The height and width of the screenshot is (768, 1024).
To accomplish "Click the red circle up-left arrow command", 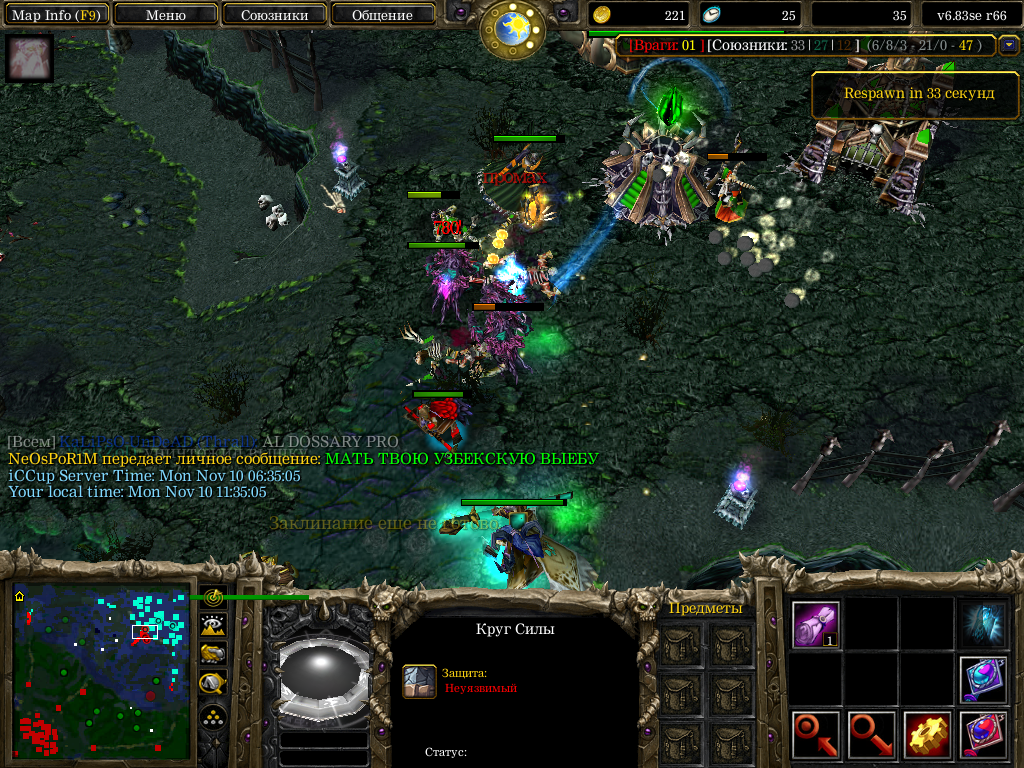I will [x=816, y=735].
